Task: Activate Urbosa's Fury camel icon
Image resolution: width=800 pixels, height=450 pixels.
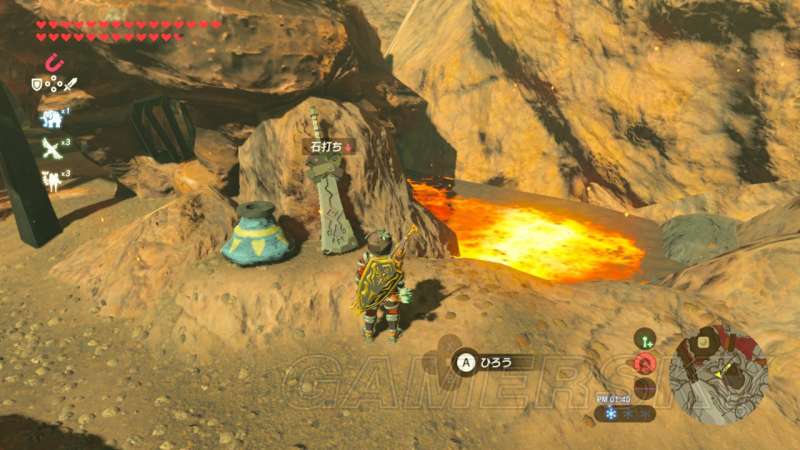Action: (x=50, y=180)
